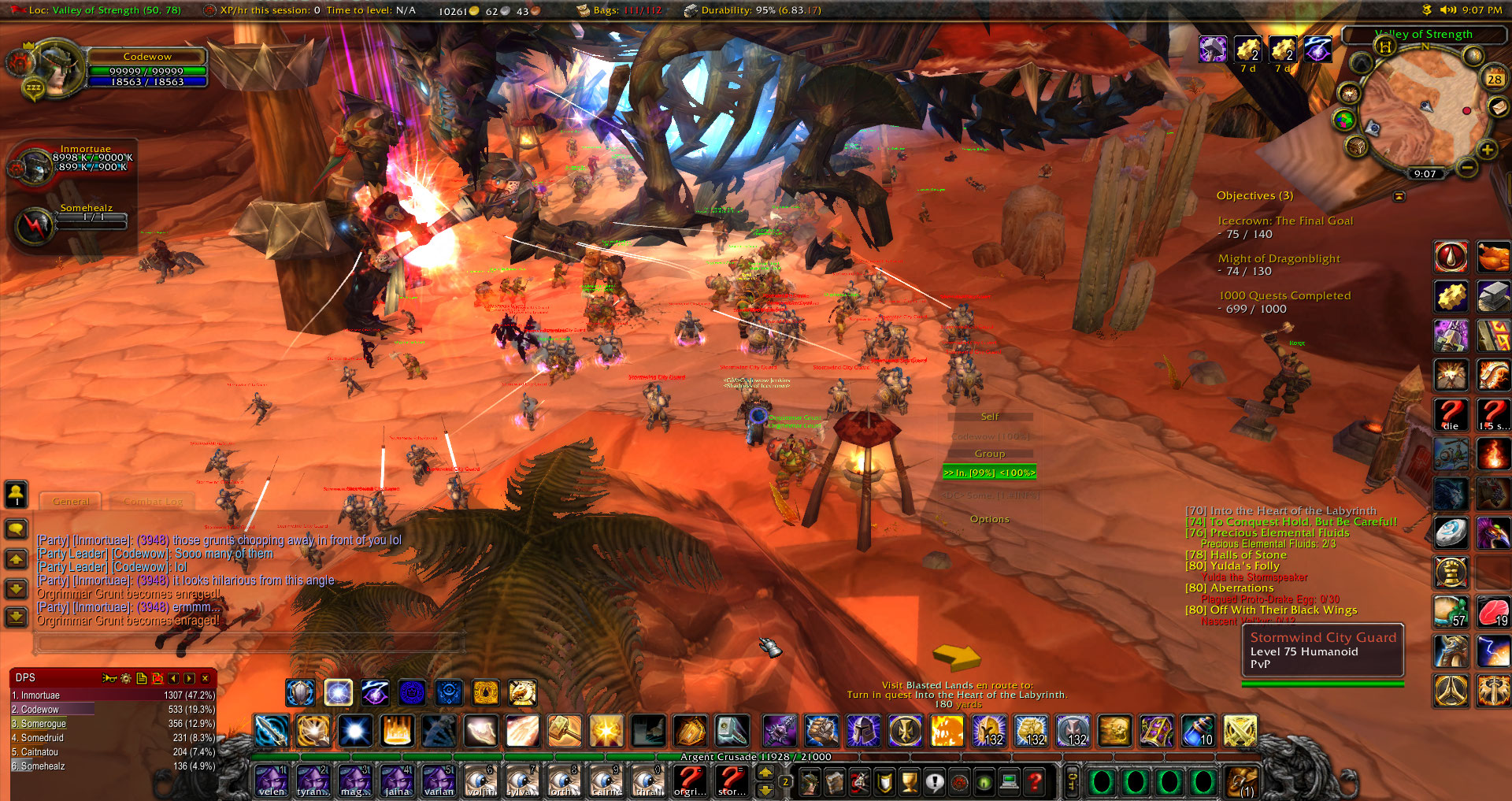Viewport: 1512px width, 801px height.
Task: Open the calendar showing day 28
Action: [1494, 79]
